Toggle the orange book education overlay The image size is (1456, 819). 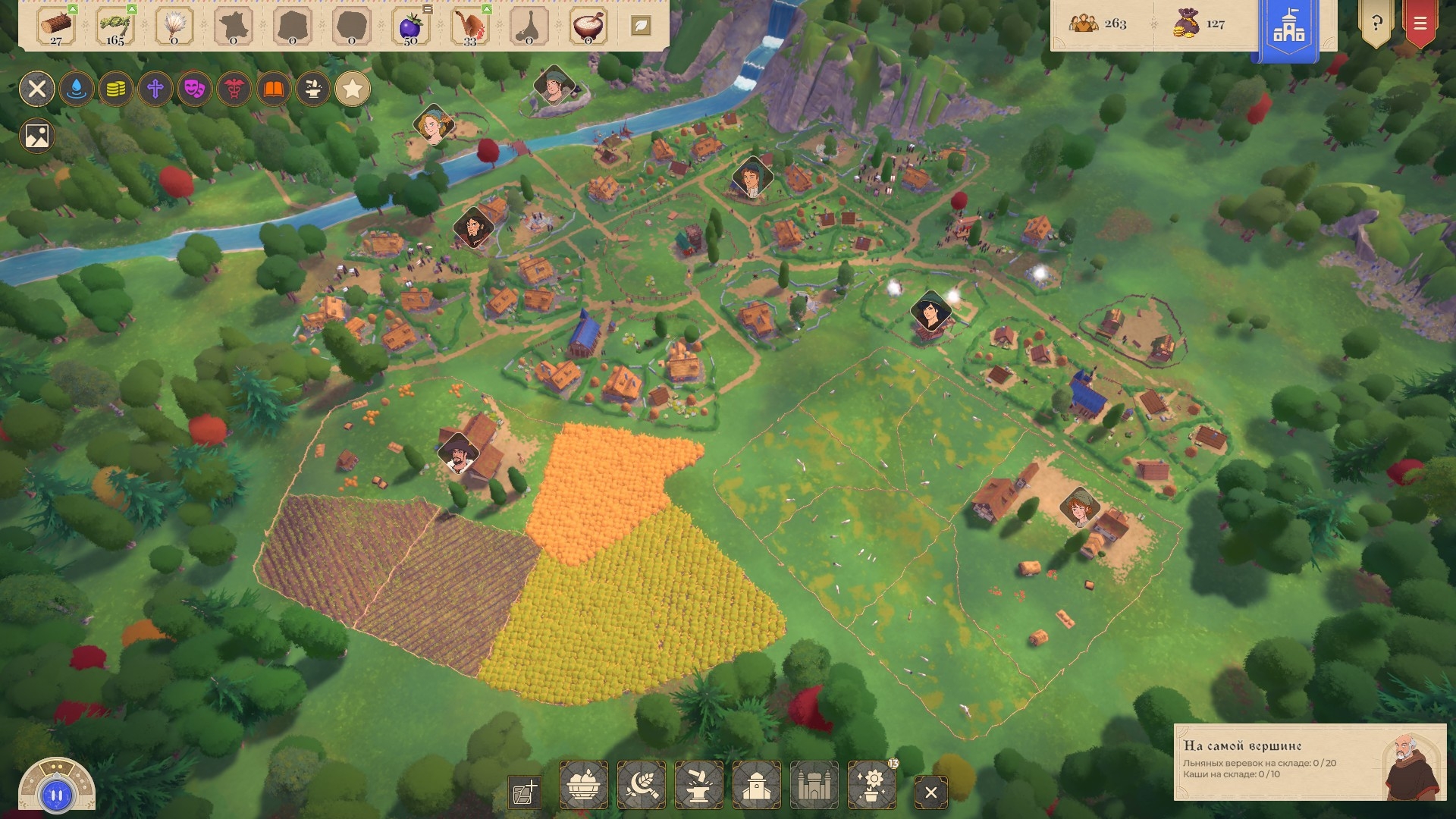pyautogui.click(x=274, y=89)
